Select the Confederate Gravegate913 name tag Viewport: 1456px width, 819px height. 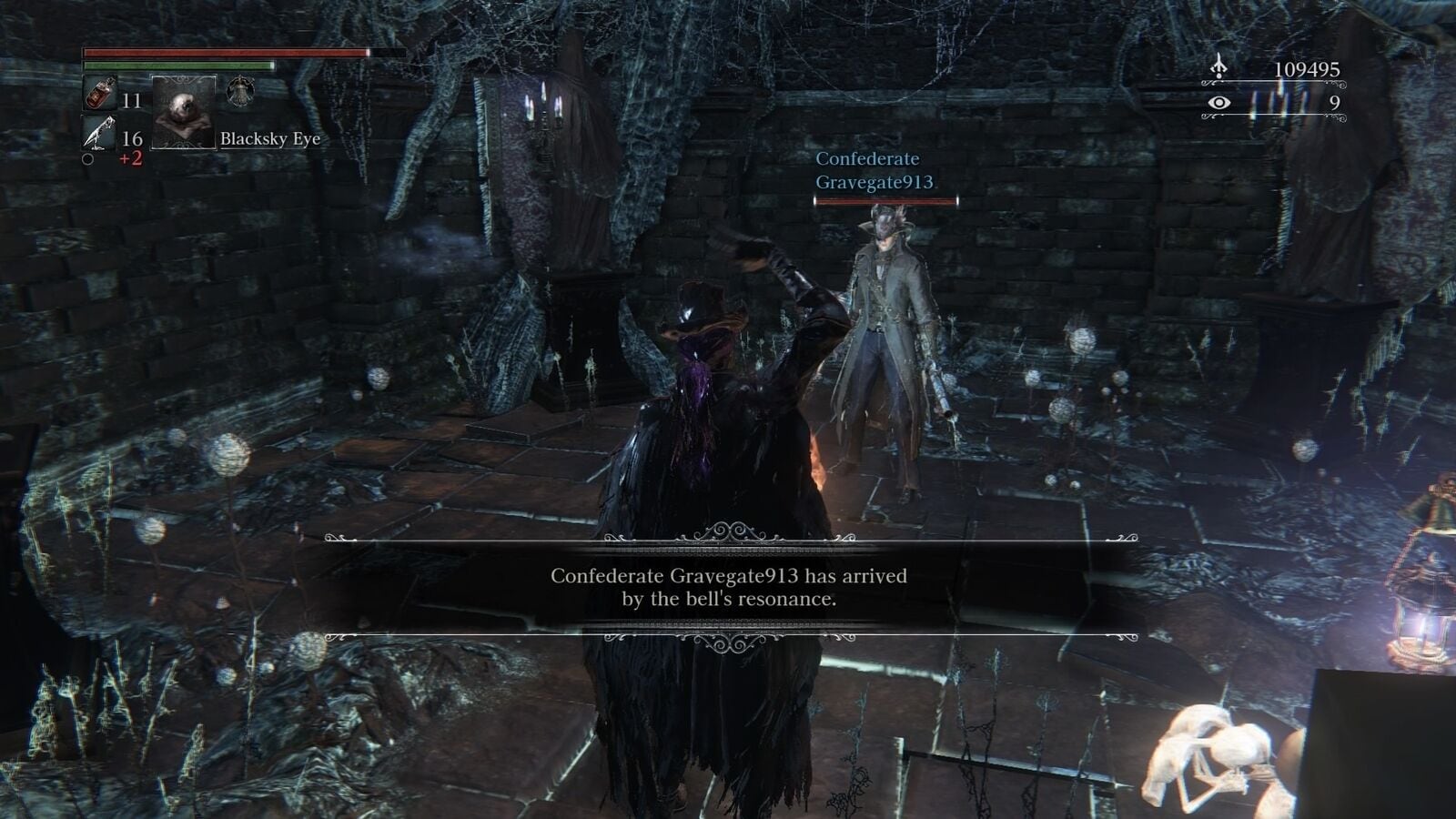click(x=874, y=170)
